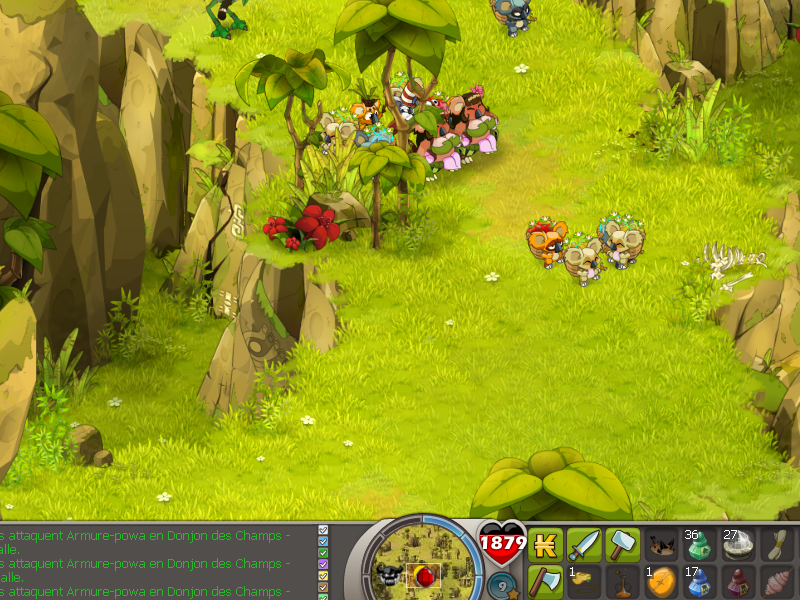Select the sword icon button
Viewport: 800px width, 600px height.
[584, 545]
